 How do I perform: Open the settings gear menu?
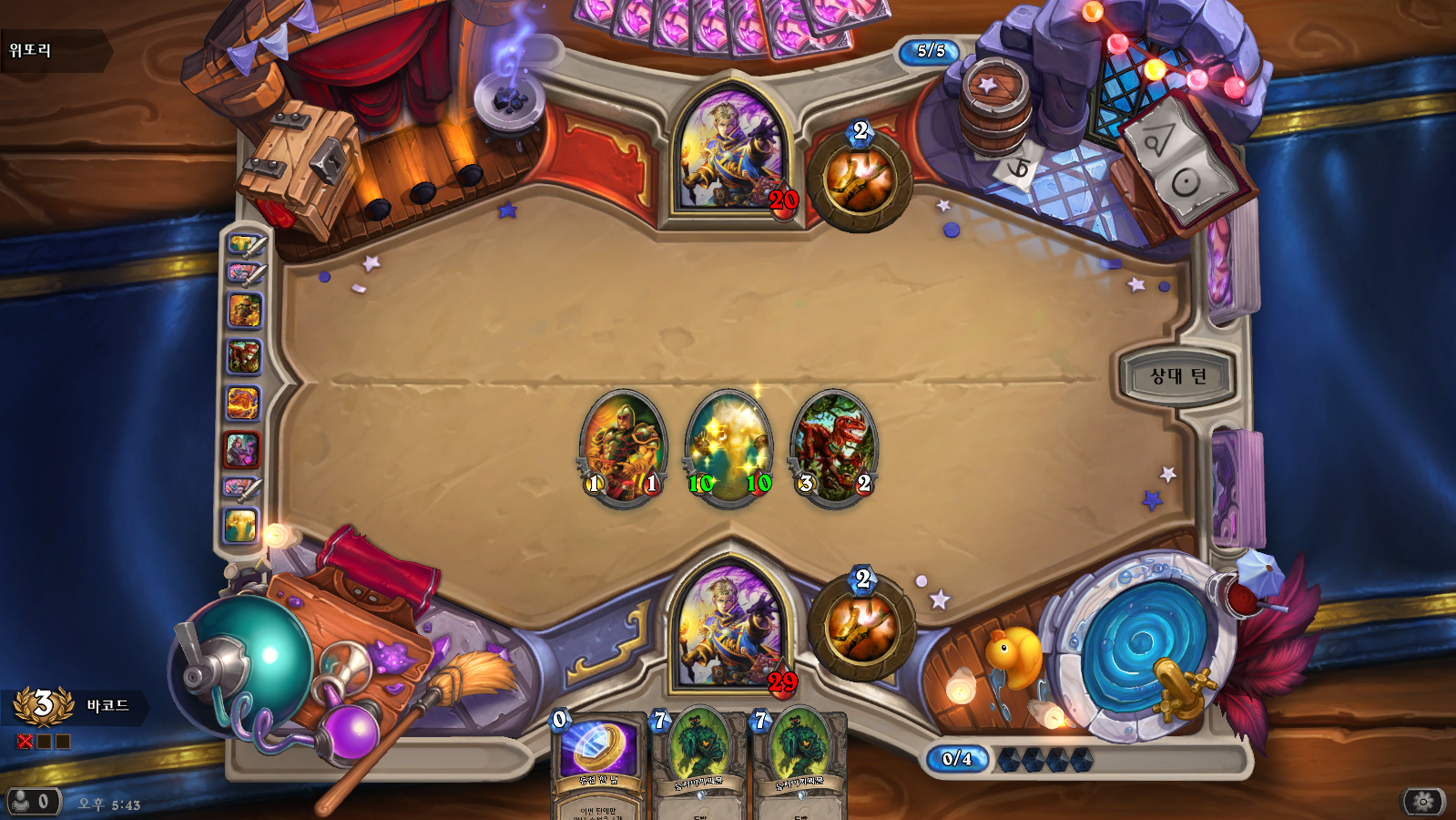click(1423, 802)
